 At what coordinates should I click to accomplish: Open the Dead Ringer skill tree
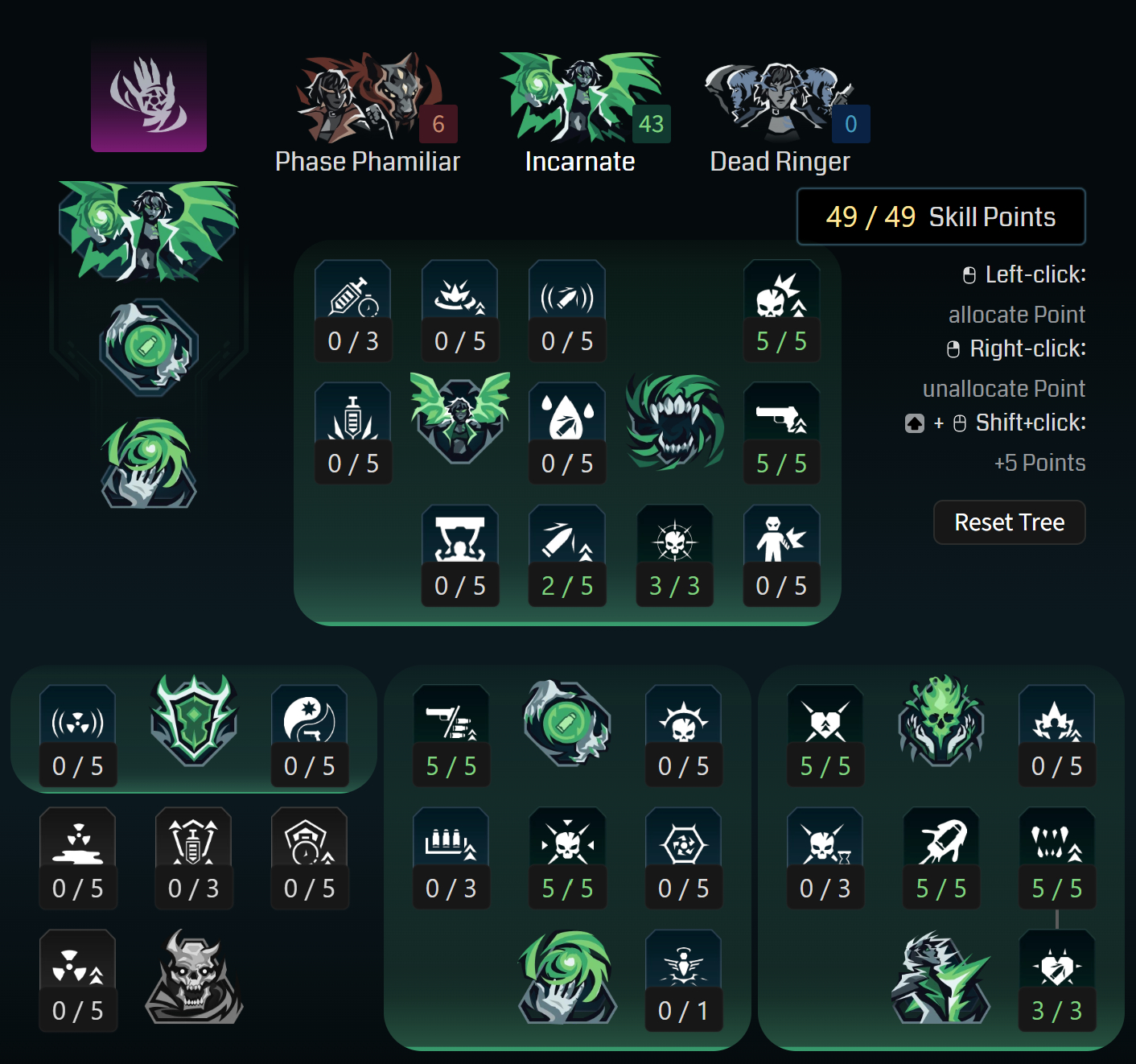(780, 95)
